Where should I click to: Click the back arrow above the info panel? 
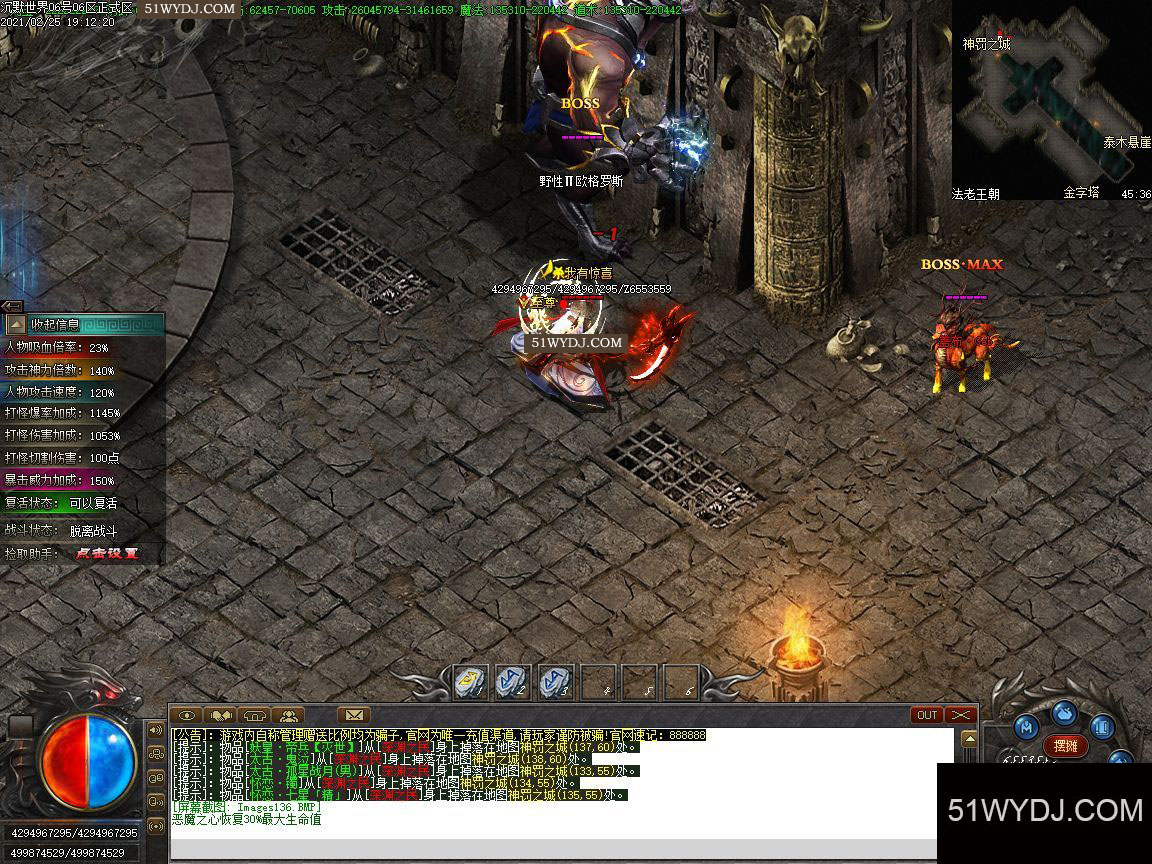click(11, 306)
